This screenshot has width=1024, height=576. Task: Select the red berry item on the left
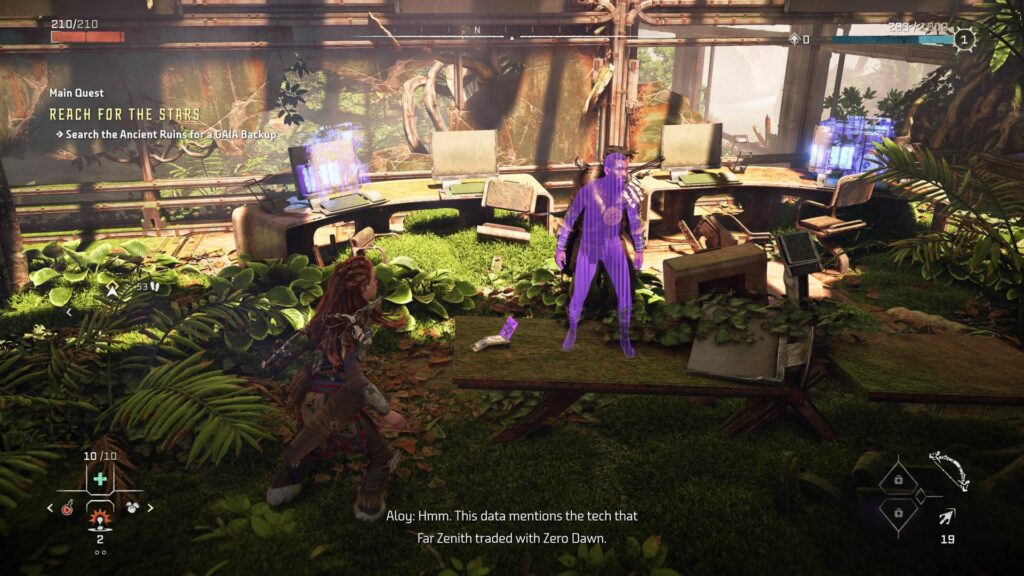(67, 507)
